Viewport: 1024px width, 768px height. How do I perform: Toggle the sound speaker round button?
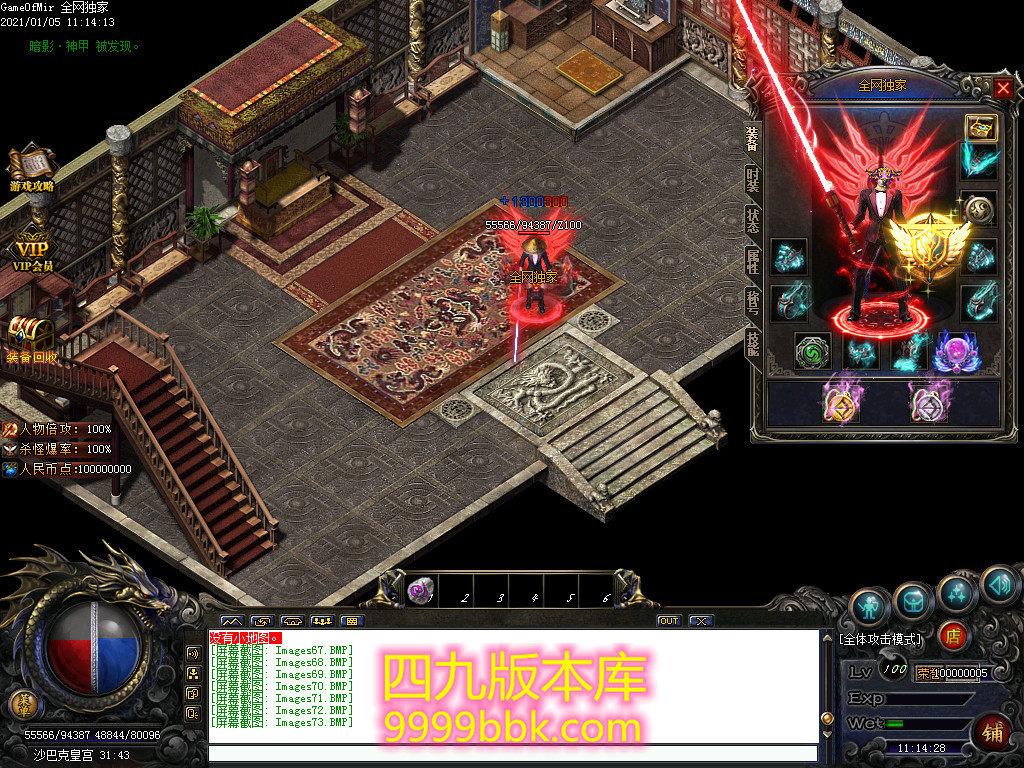[x=999, y=585]
